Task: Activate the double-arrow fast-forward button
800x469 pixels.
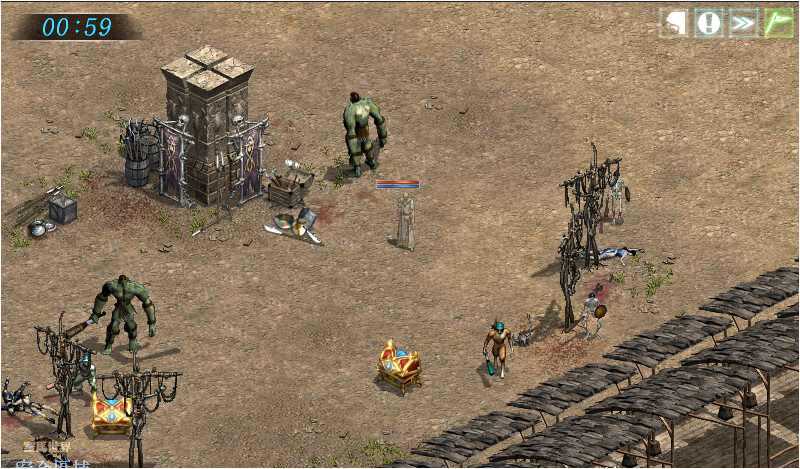Action: [743, 23]
